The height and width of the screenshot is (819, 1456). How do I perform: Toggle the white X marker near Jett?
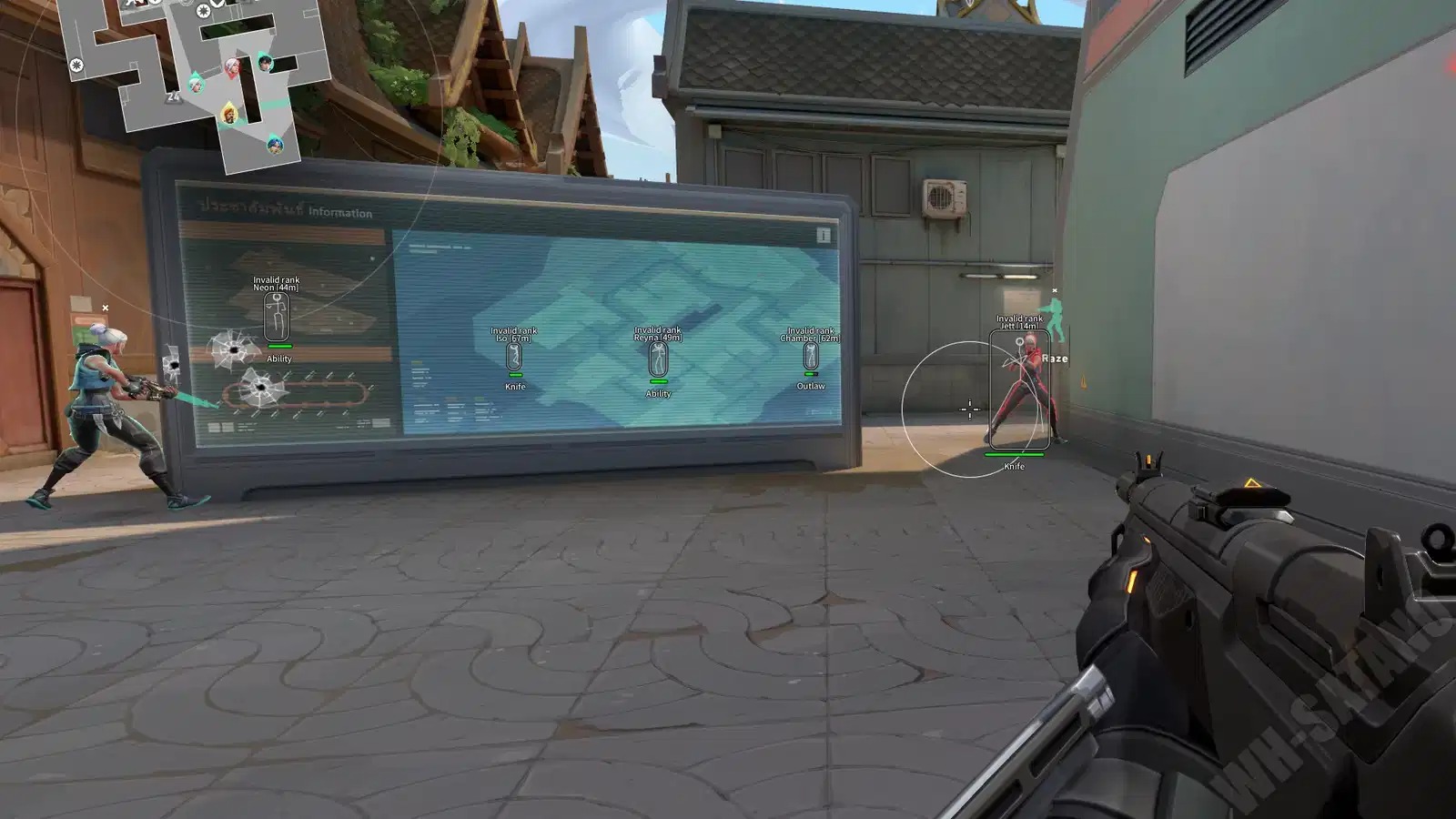[1054, 290]
